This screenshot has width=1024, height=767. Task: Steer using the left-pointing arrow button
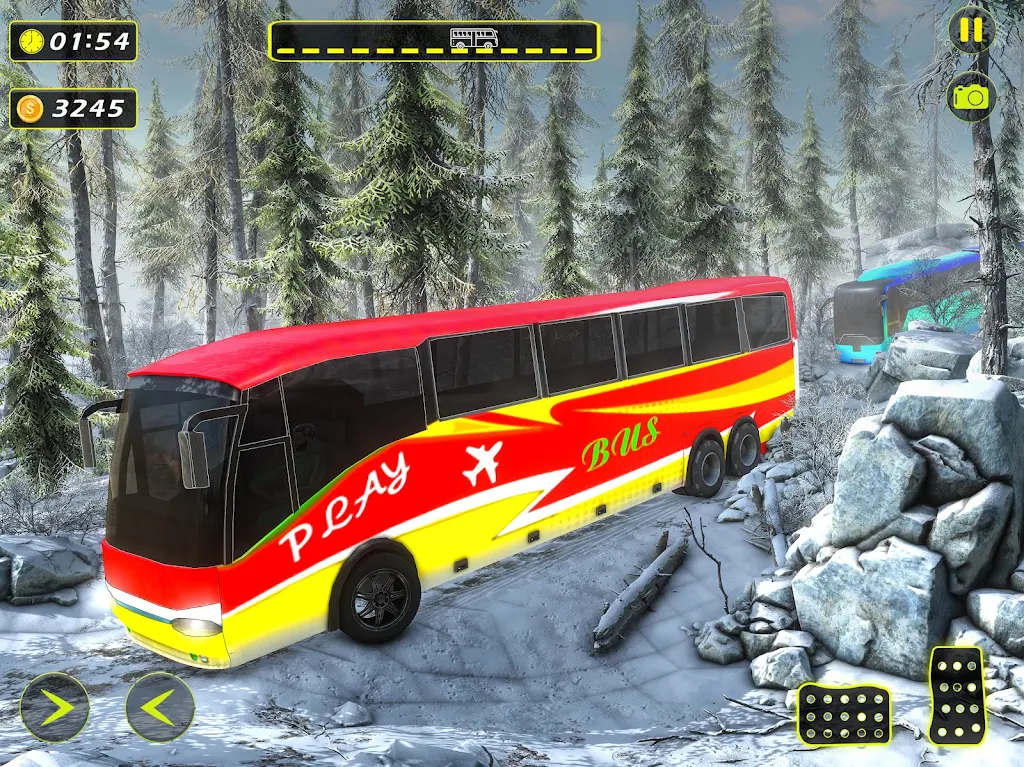160,707
